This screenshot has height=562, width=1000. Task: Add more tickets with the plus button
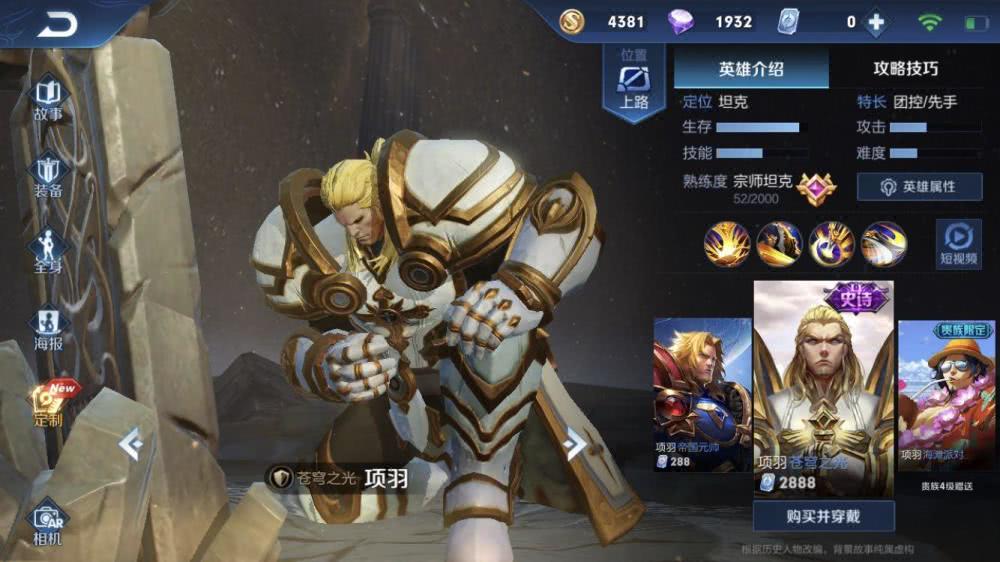click(876, 22)
